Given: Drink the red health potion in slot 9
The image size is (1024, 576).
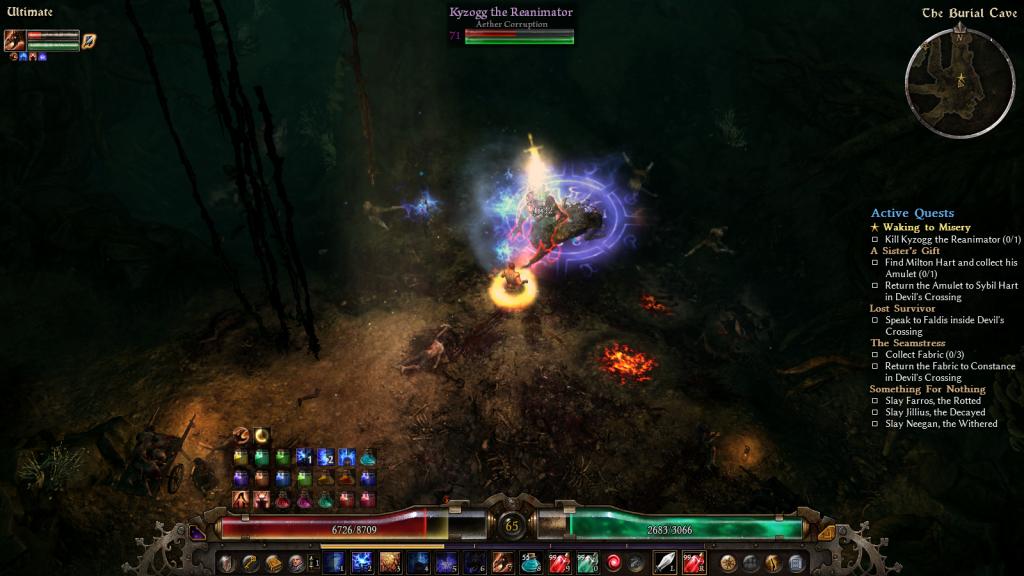Looking at the screenshot, I should pos(559,562).
